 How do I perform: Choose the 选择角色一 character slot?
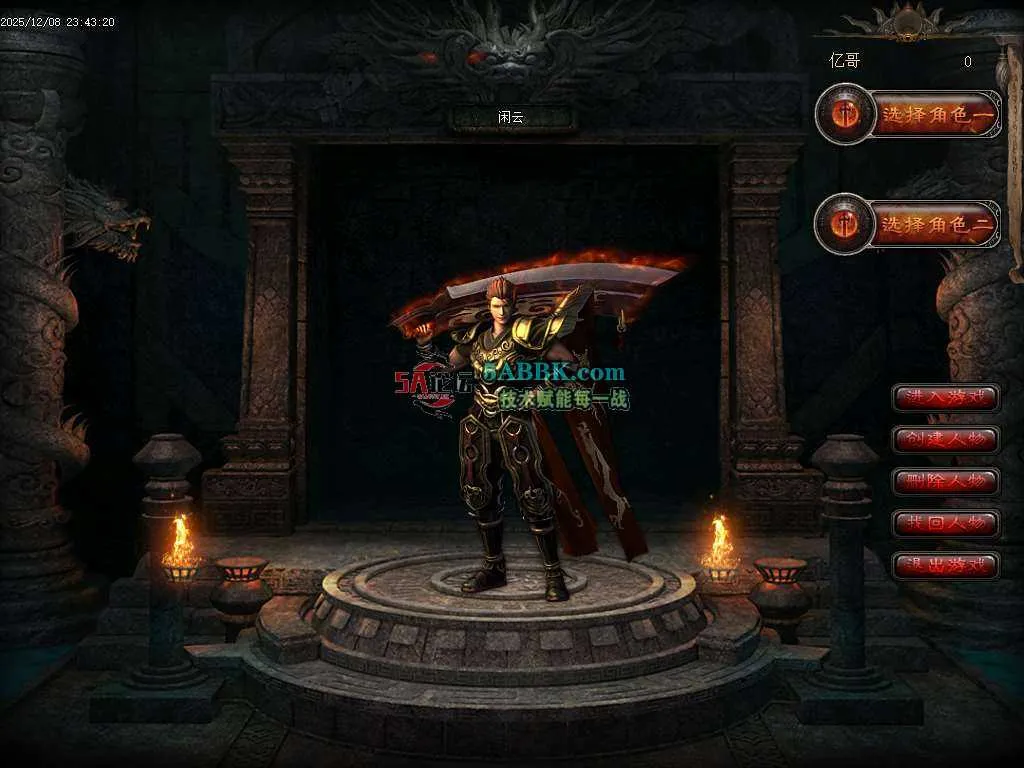[935, 115]
